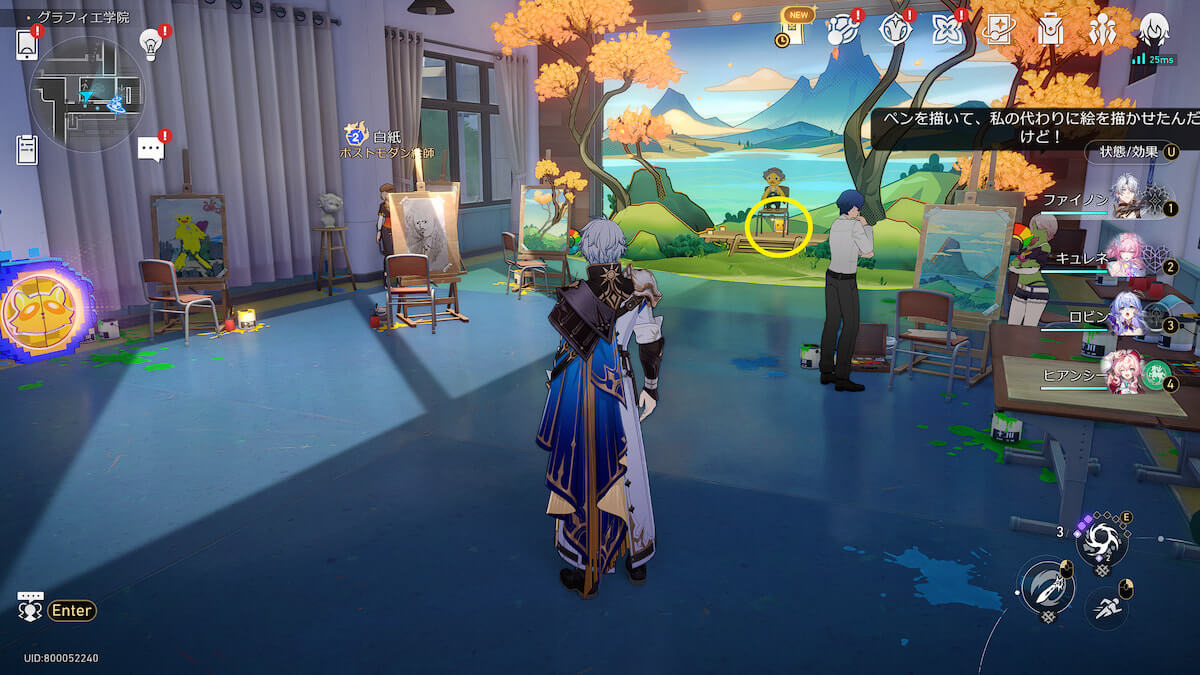
Task: Open the profile avatar icon
Action: click(x=1154, y=30)
